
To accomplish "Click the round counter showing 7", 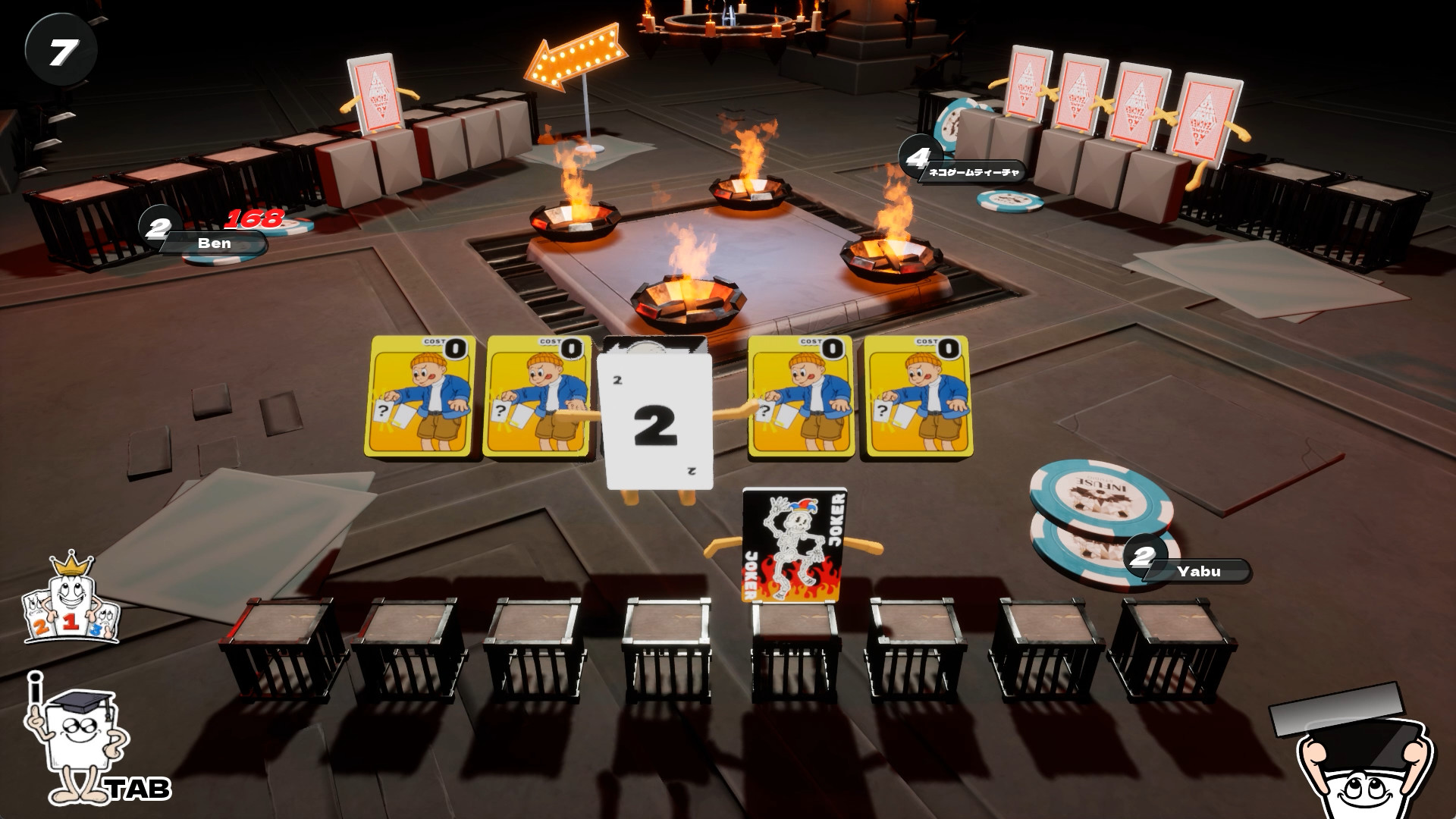I will pyautogui.click(x=62, y=49).
